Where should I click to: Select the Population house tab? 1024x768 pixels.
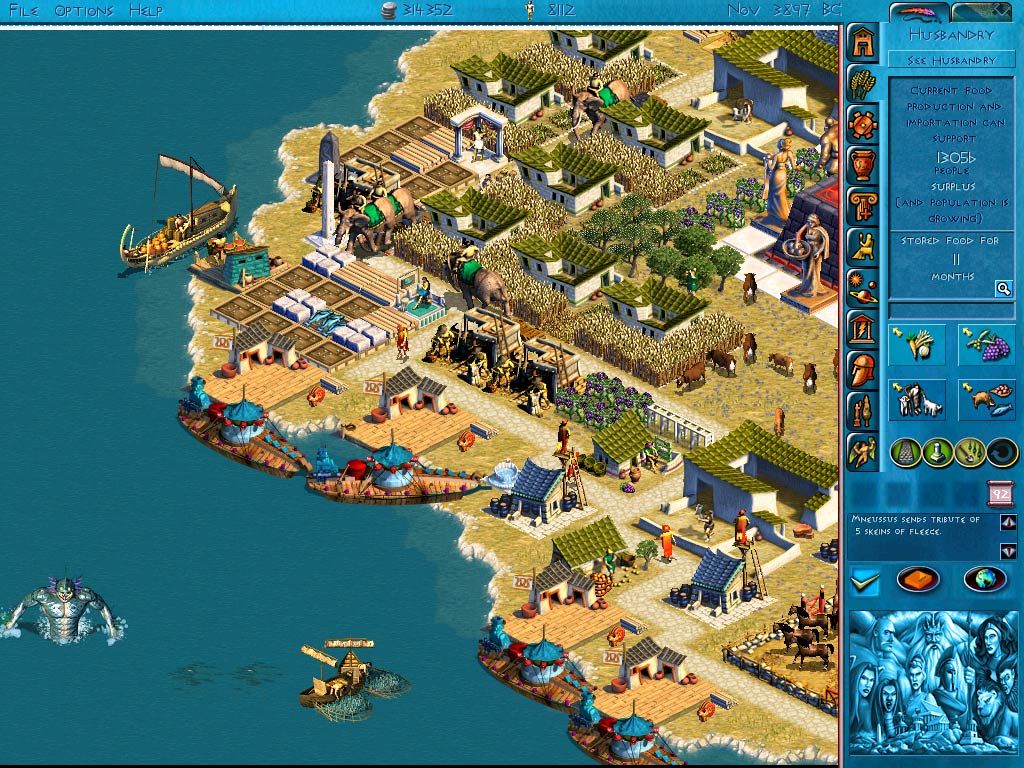point(863,42)
